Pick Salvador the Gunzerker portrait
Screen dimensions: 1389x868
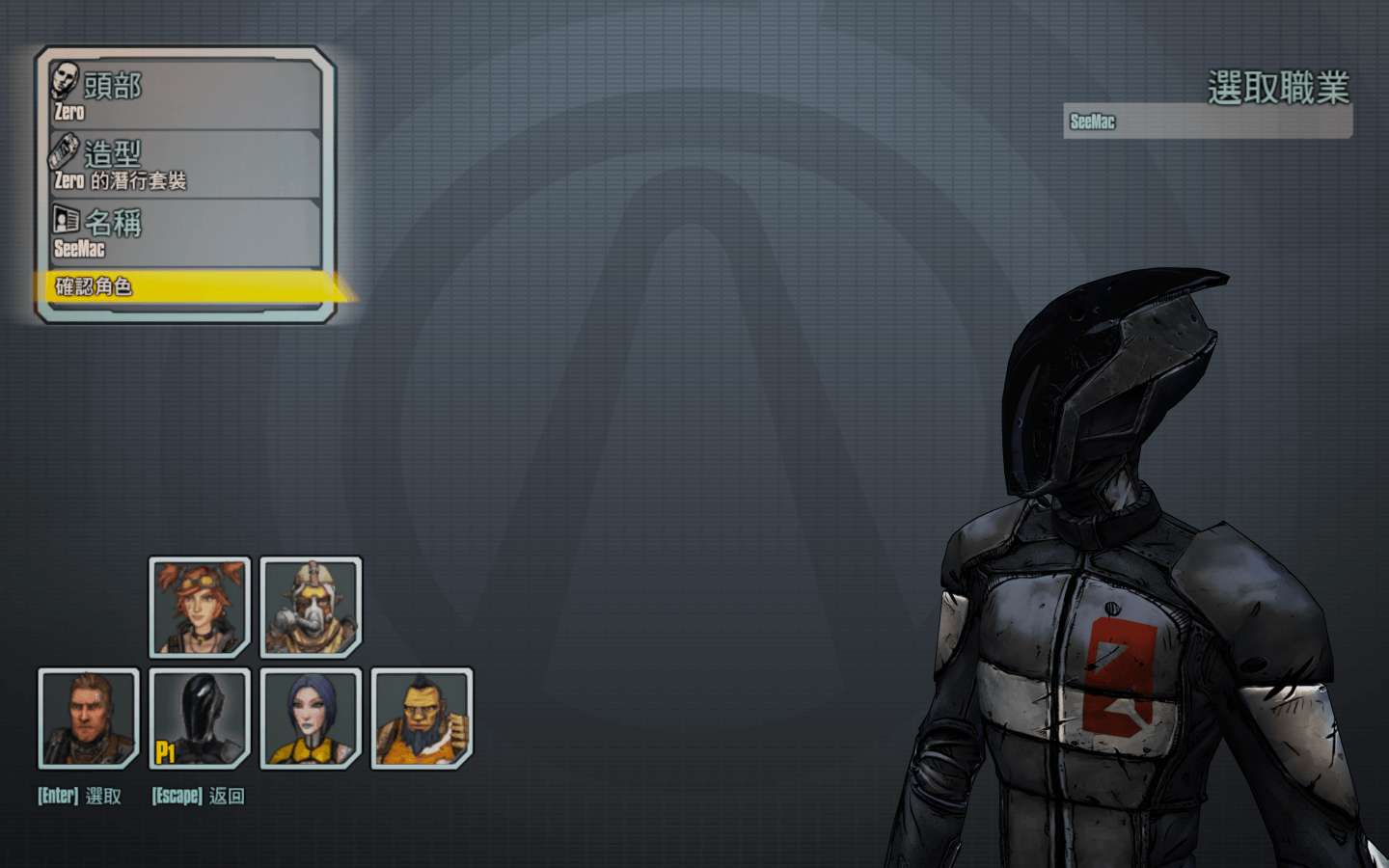point(422,719)
